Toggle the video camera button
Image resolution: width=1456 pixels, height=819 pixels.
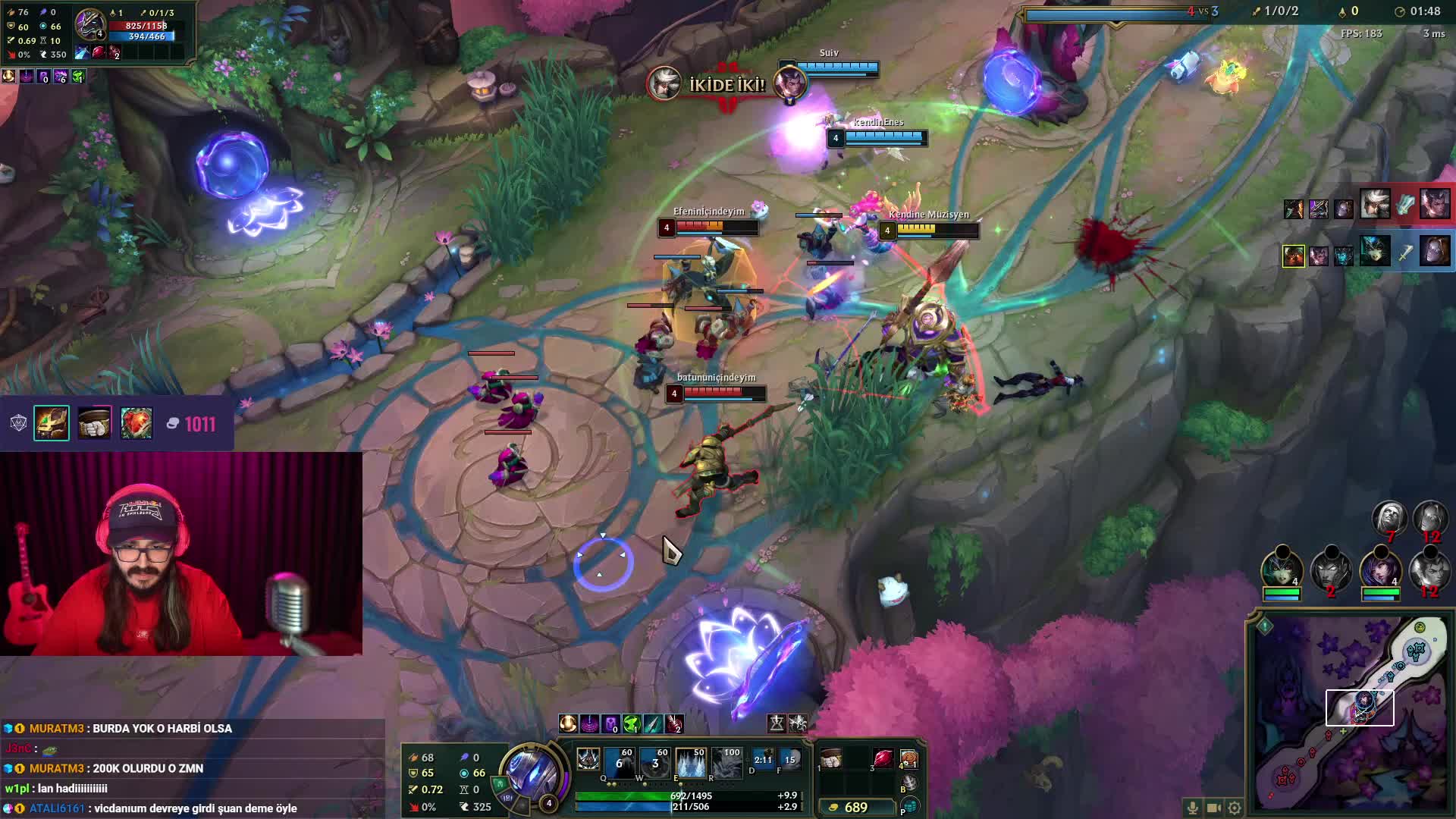pos(1213,808)
